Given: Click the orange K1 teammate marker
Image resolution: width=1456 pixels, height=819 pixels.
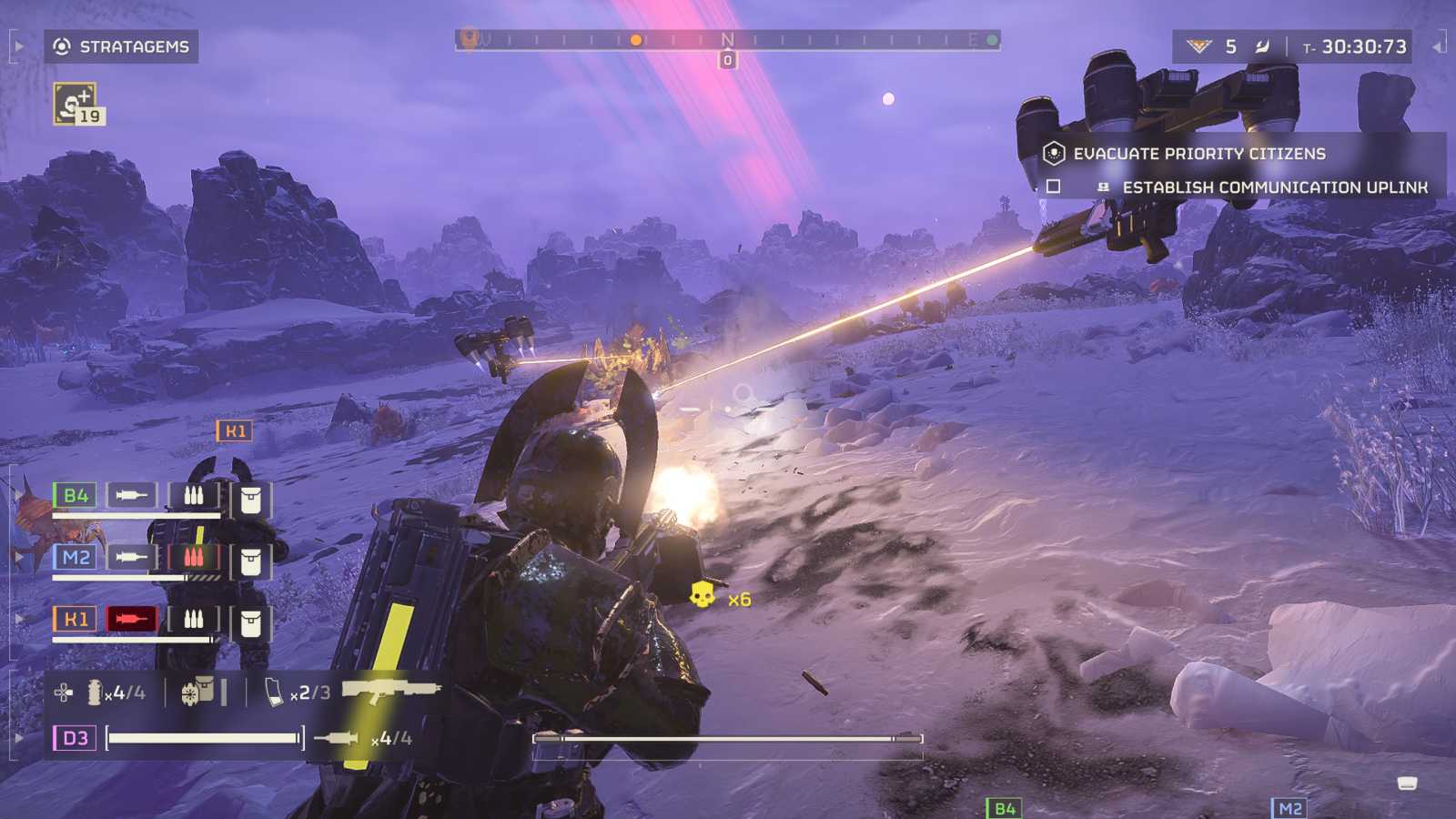Looking at the screenshot, I should coord(235,431).
